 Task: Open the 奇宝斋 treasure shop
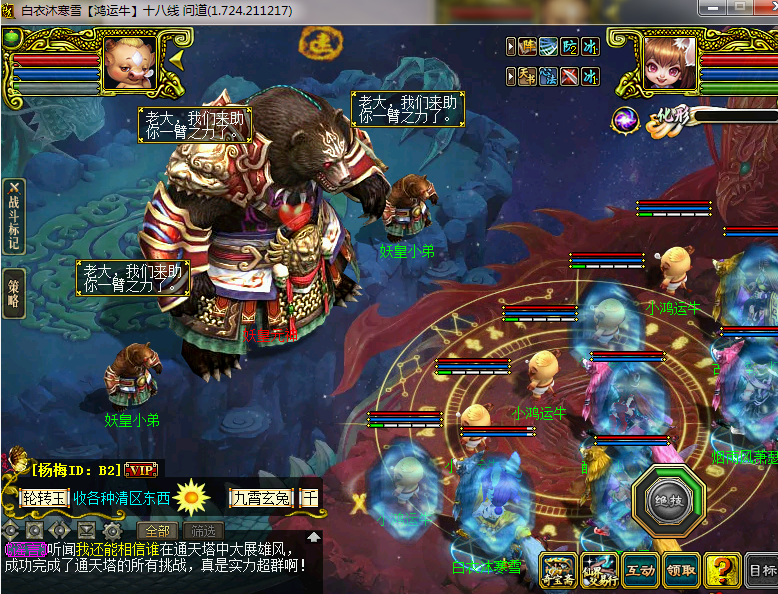[x=558, y=570]
